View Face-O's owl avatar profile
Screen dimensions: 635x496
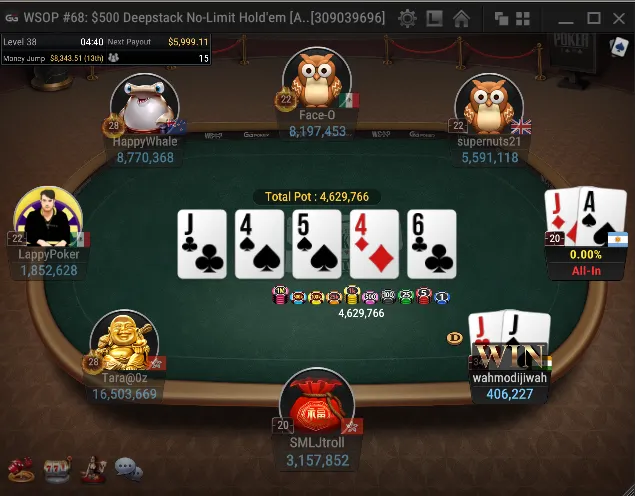coord(316,80)
